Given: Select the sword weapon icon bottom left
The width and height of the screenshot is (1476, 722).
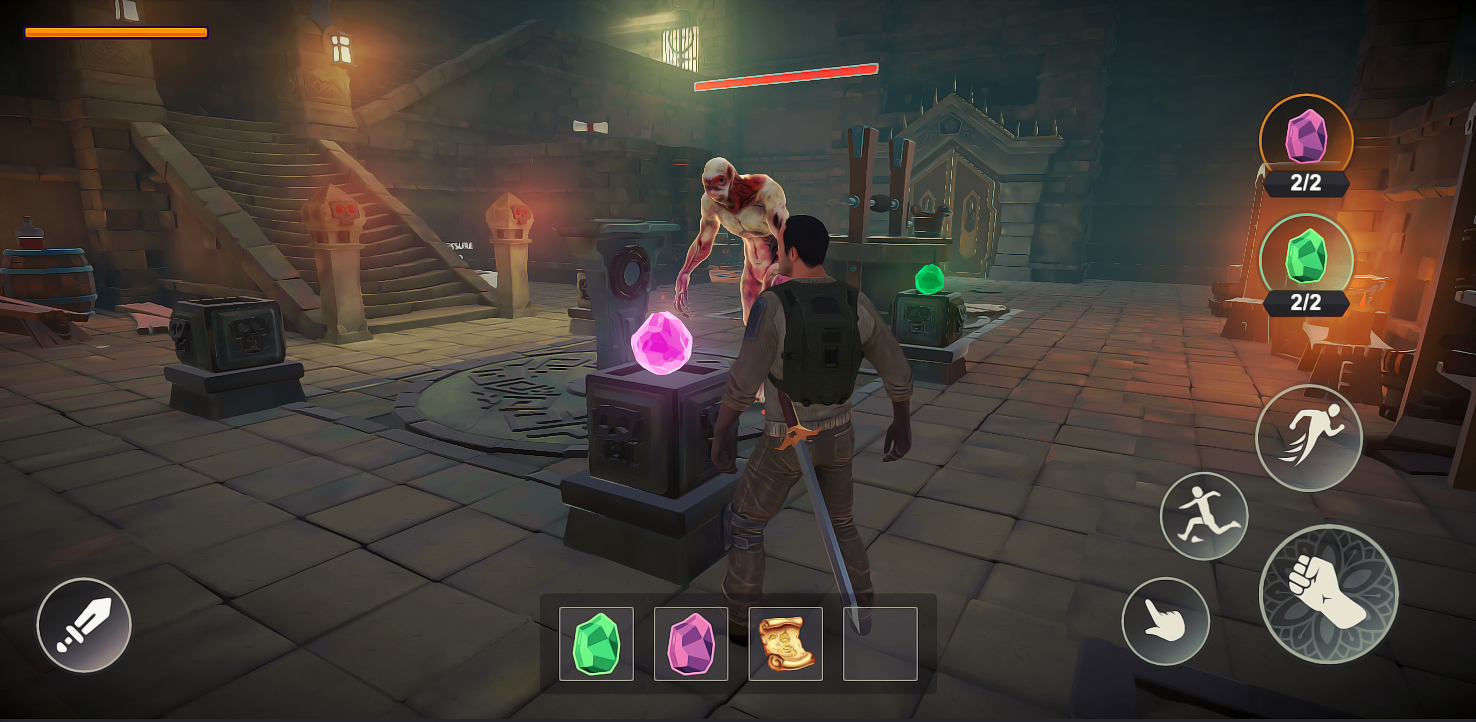Looking at the screenshot, I should pos(84,623).
